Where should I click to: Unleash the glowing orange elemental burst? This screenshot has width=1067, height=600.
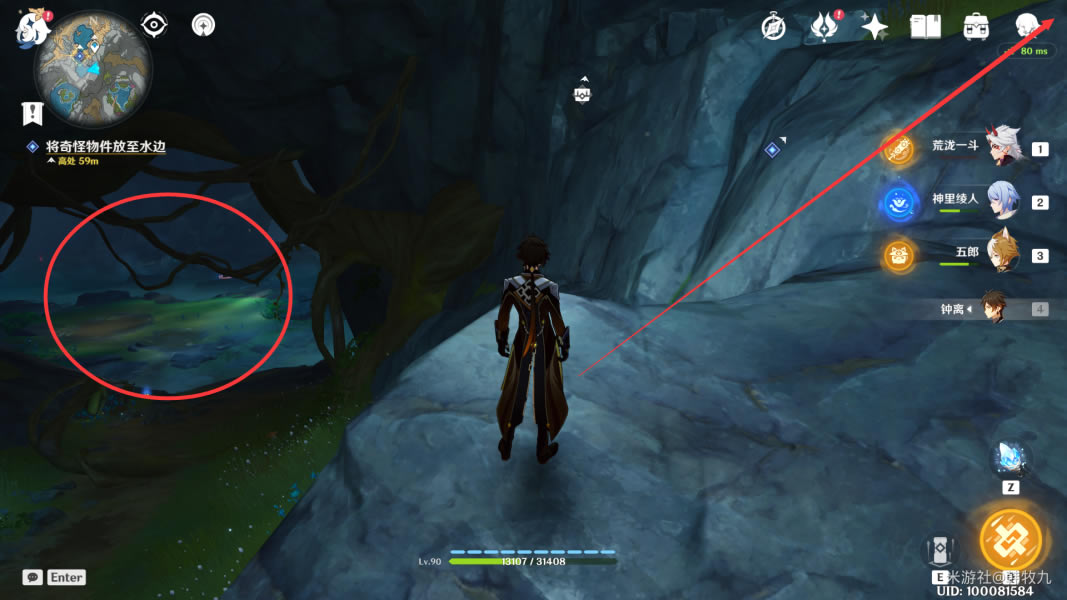pos(1010,540)
